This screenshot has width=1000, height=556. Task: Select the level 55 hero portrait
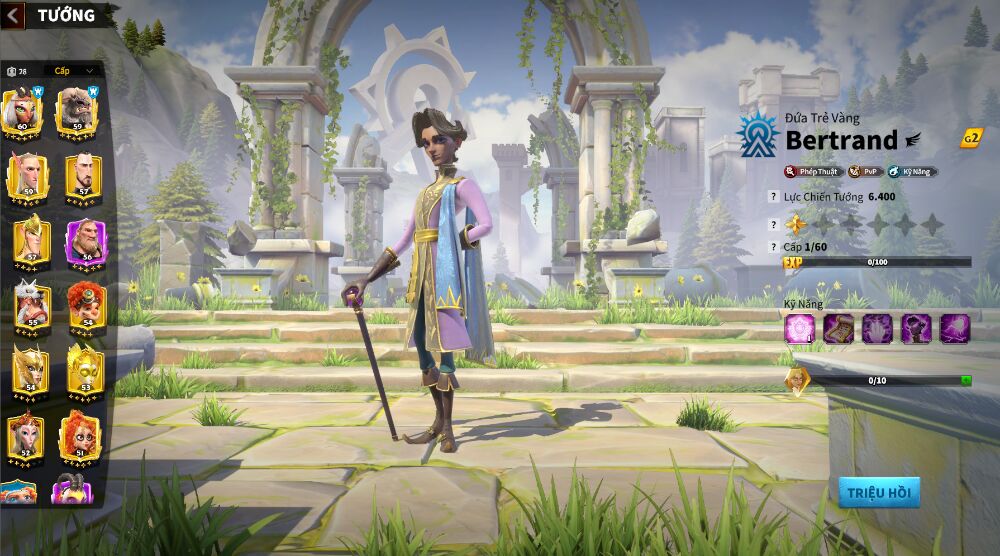point(28,304)
